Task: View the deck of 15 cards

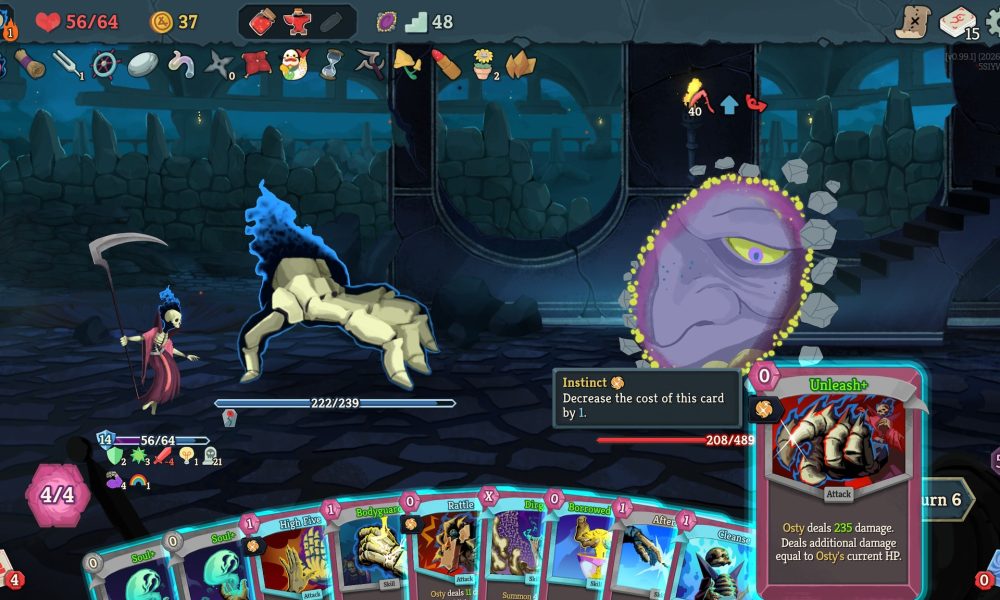Action: (x=958, y=22)
